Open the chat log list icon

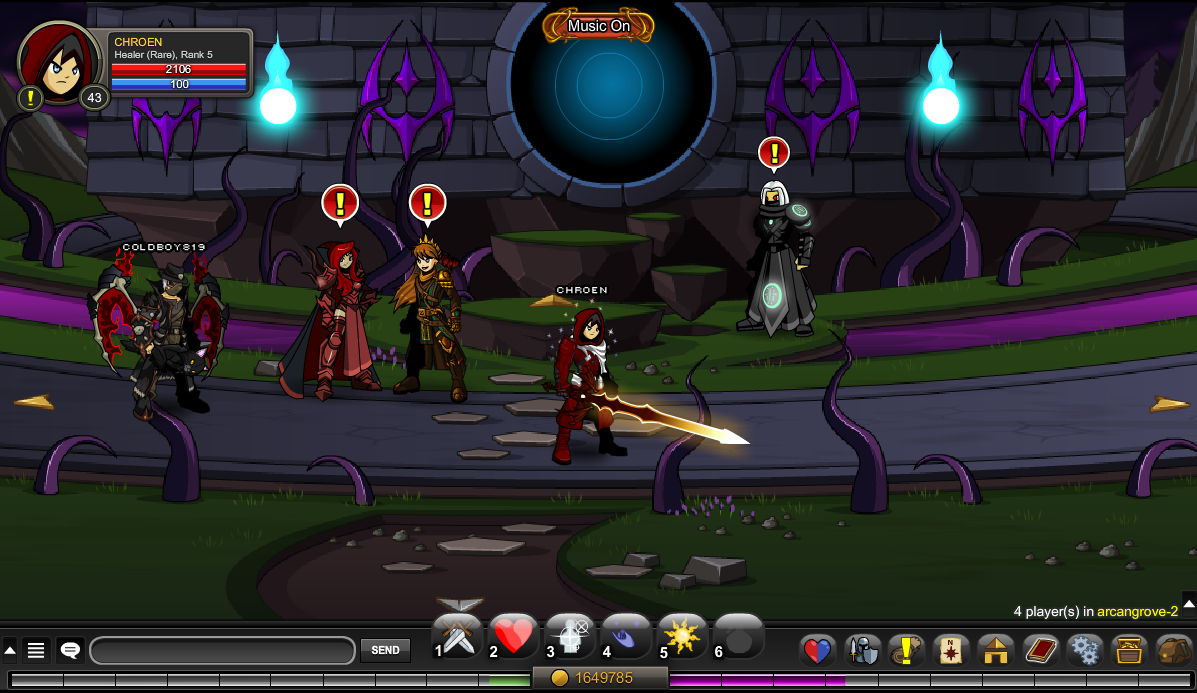tap(36, 651)
